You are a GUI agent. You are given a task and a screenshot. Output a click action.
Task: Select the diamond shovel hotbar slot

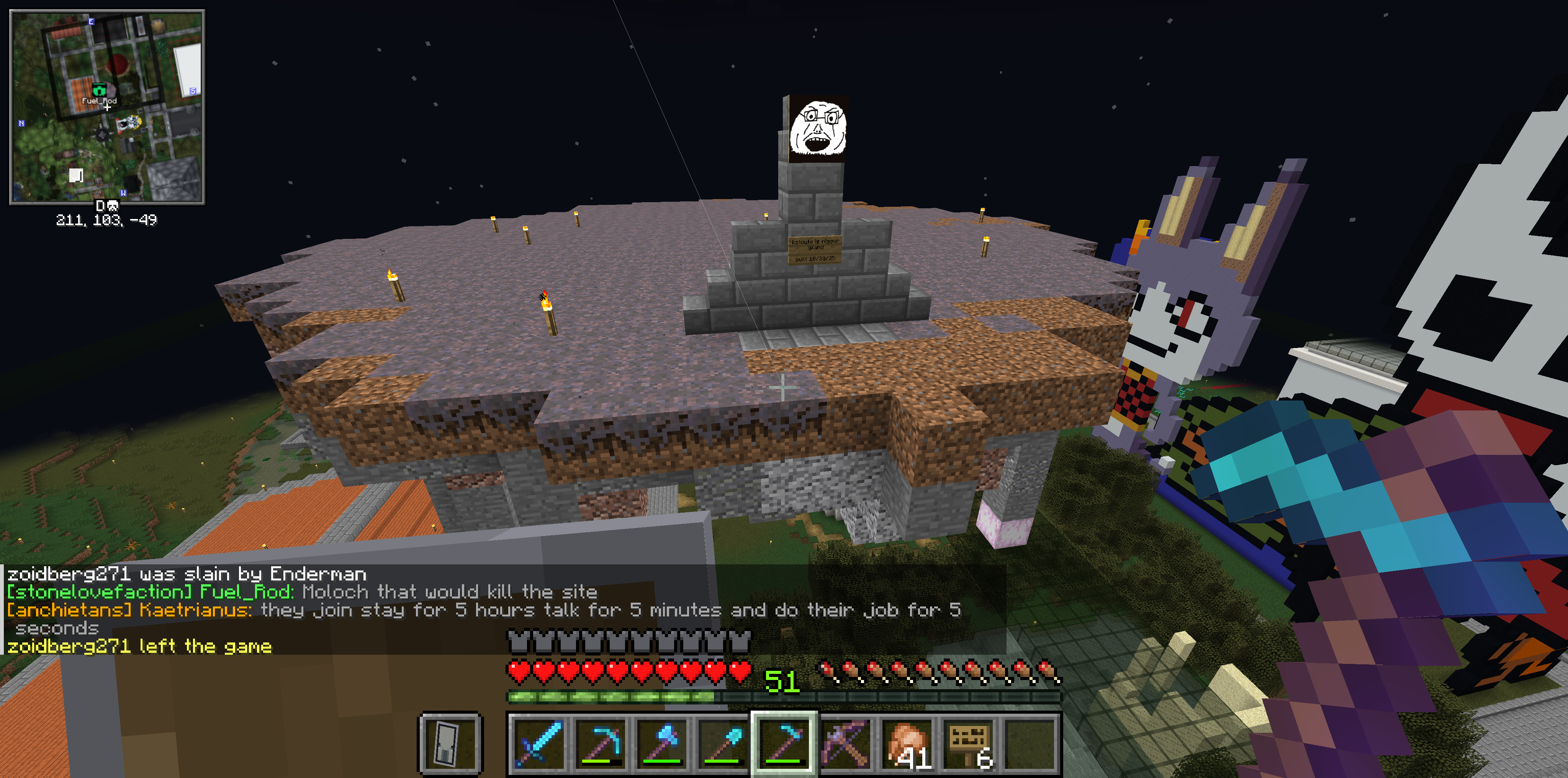[x=722, y=743]
